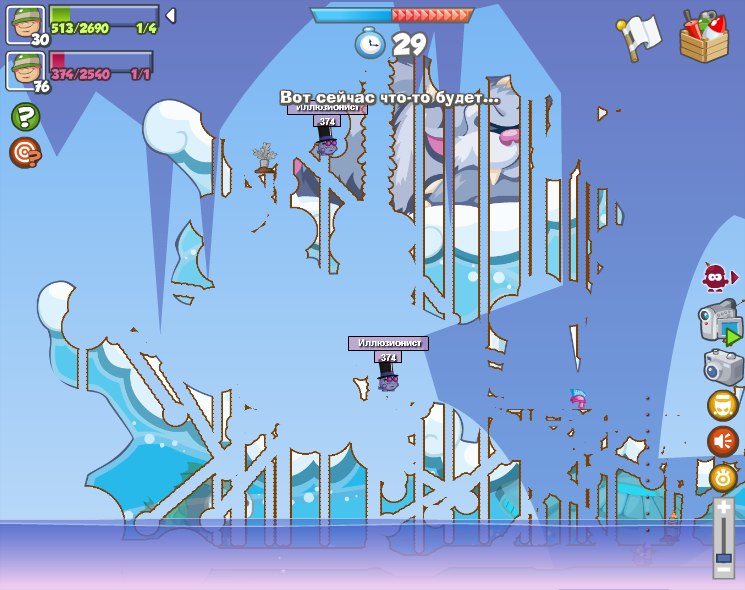Open the weapons crate
Viewport: 745px width, 590px height.
(x=704, y=37)
